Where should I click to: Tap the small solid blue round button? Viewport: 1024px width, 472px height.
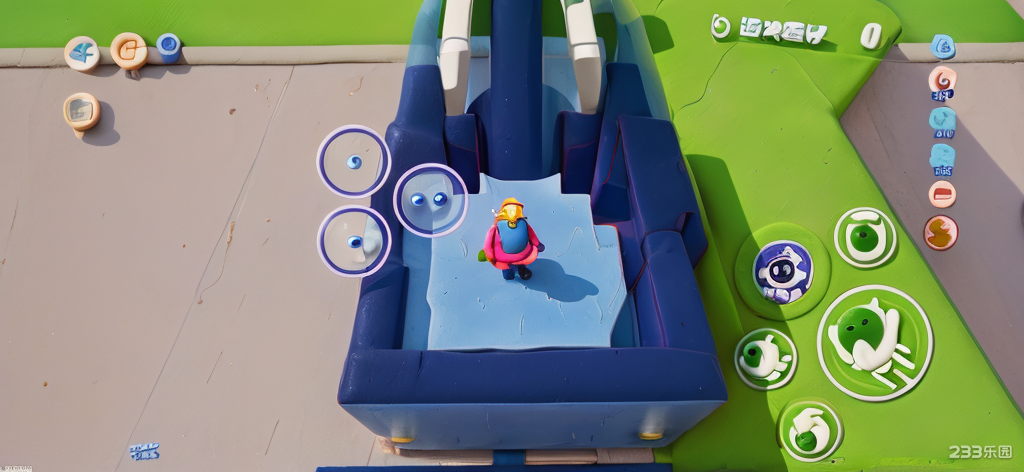[169, 45]
